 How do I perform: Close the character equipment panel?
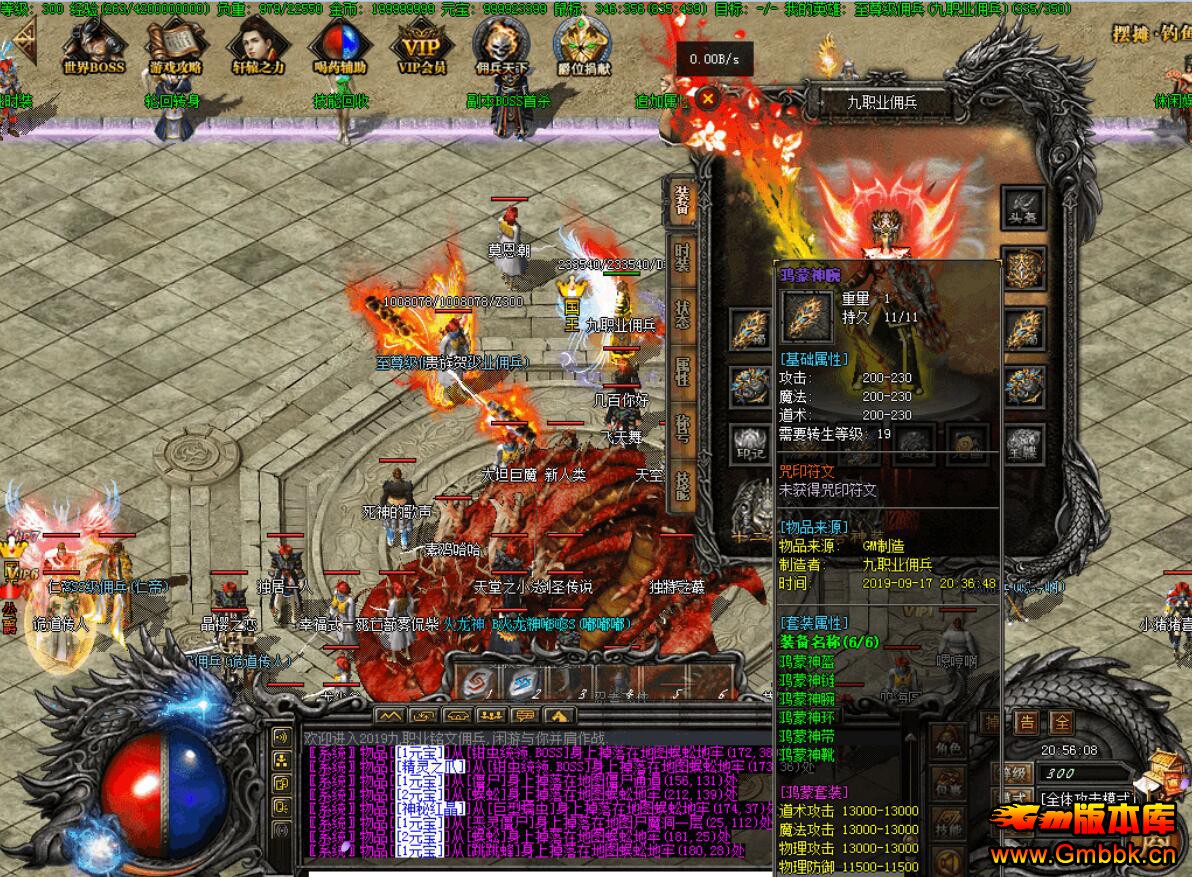tap(708, 98)
